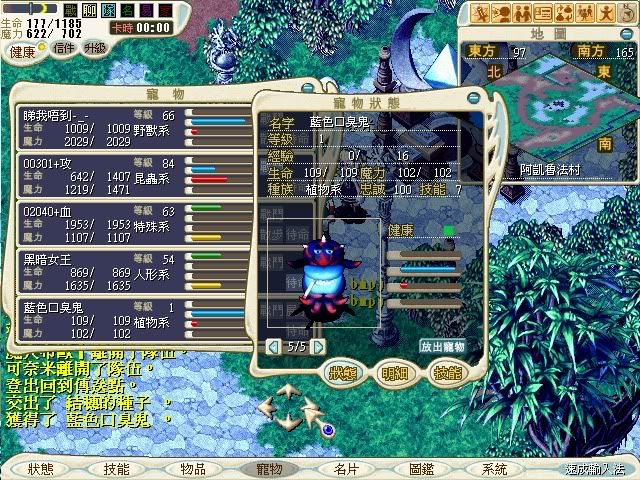This screenshot has height=480, width=640.
Task: Open the 狀態 status menu in bottom bar
Action: click(41, 468)
